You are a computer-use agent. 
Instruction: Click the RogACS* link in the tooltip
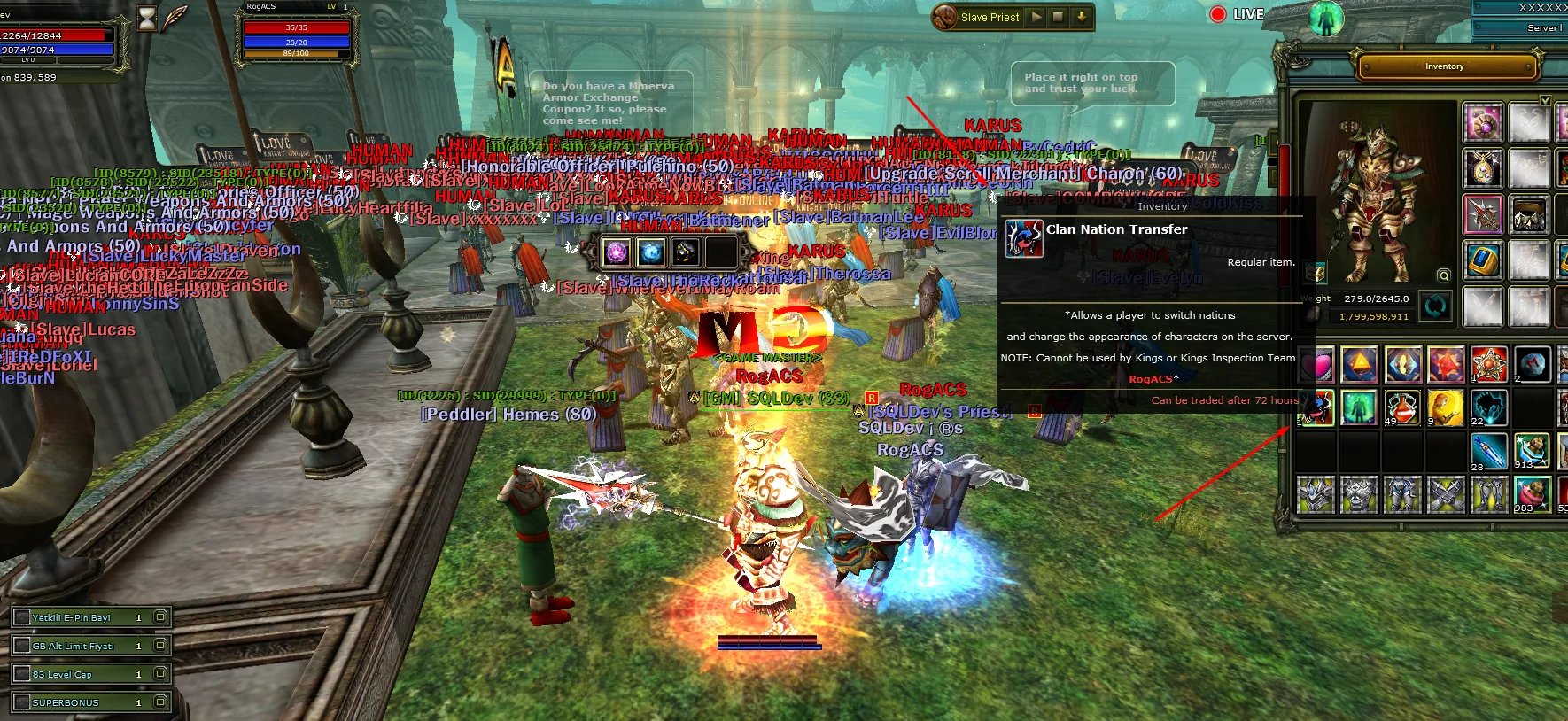pos(1153,378)
